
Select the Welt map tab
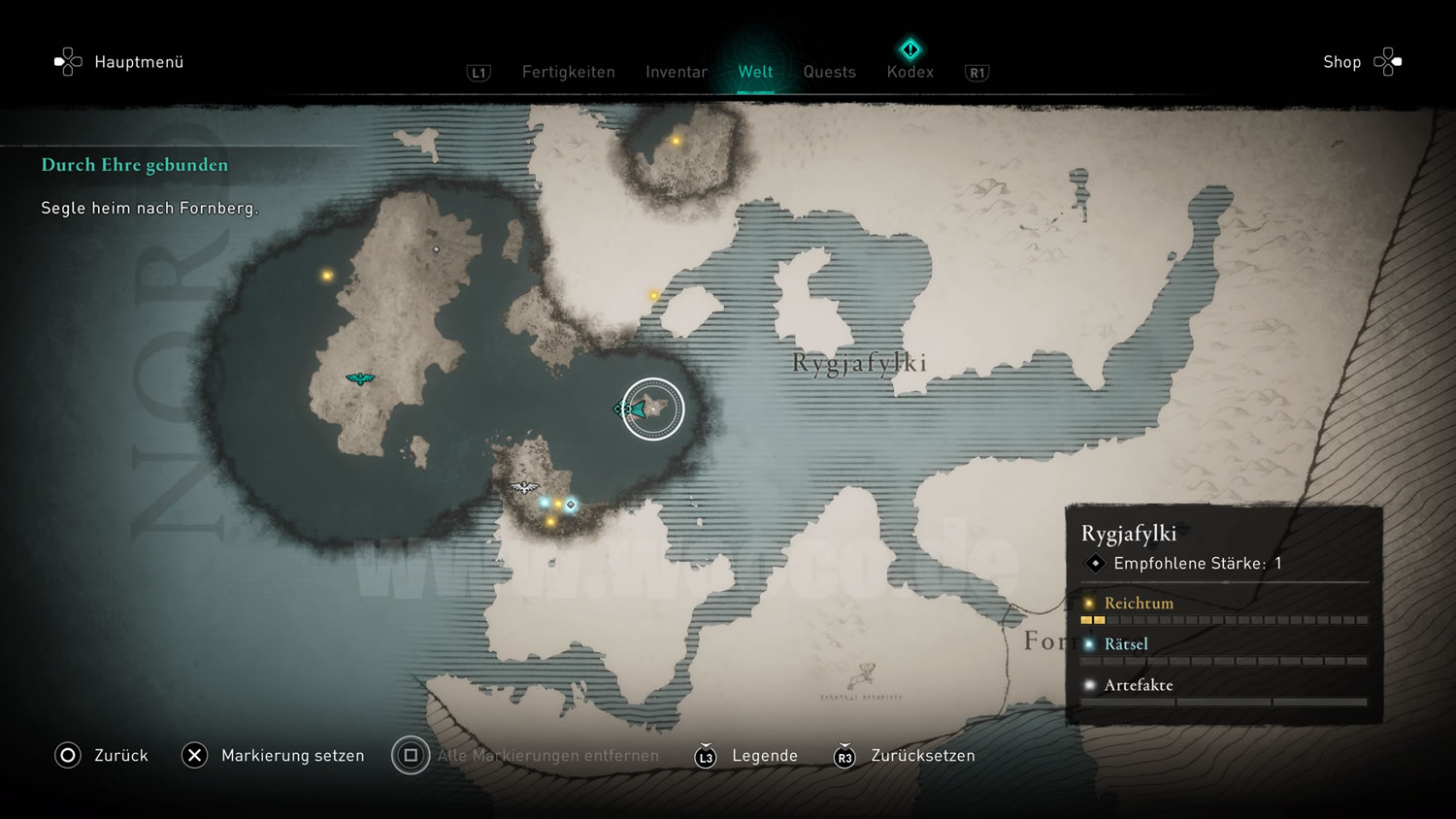coord(755,72)
